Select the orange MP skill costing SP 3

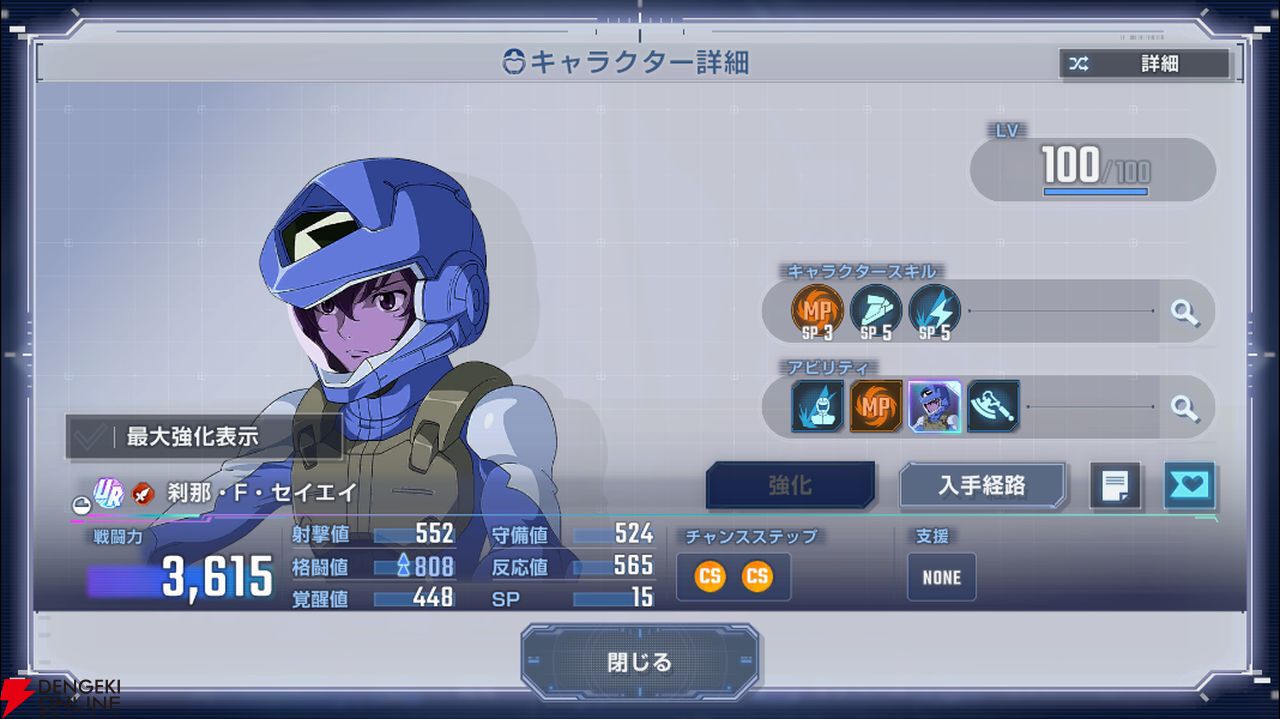pos(817,311)
